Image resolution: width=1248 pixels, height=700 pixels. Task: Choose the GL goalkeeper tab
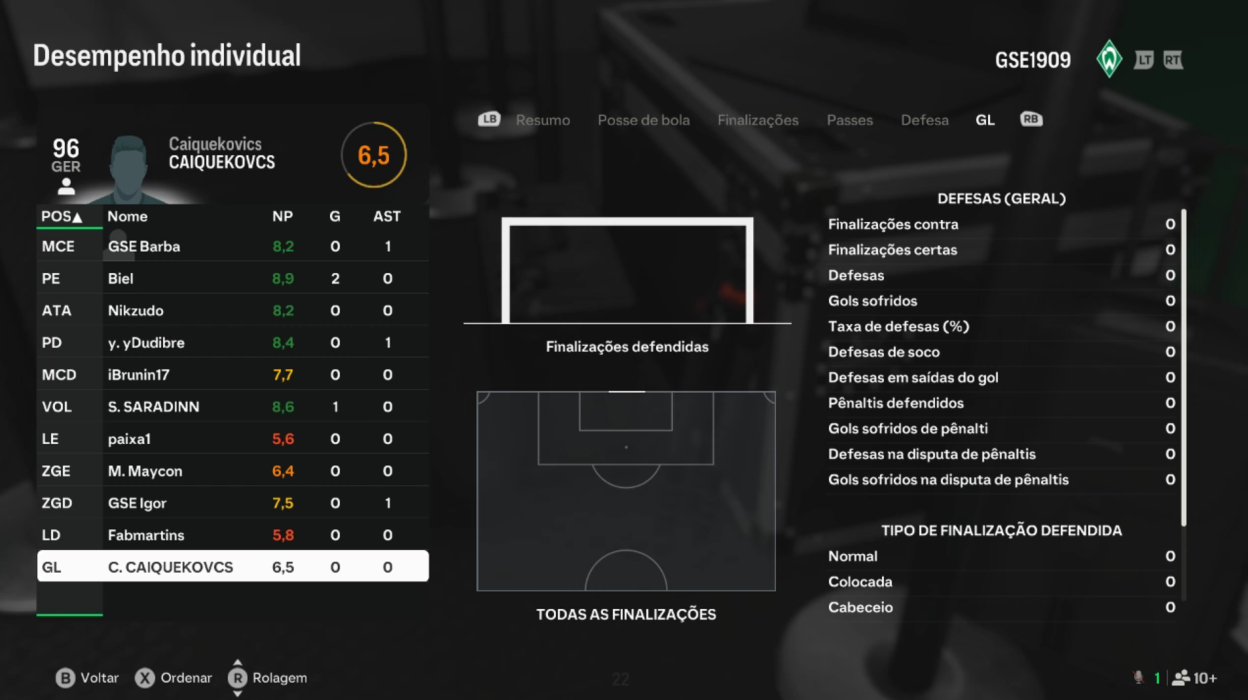pyautogui.click(x=985, y=120)
